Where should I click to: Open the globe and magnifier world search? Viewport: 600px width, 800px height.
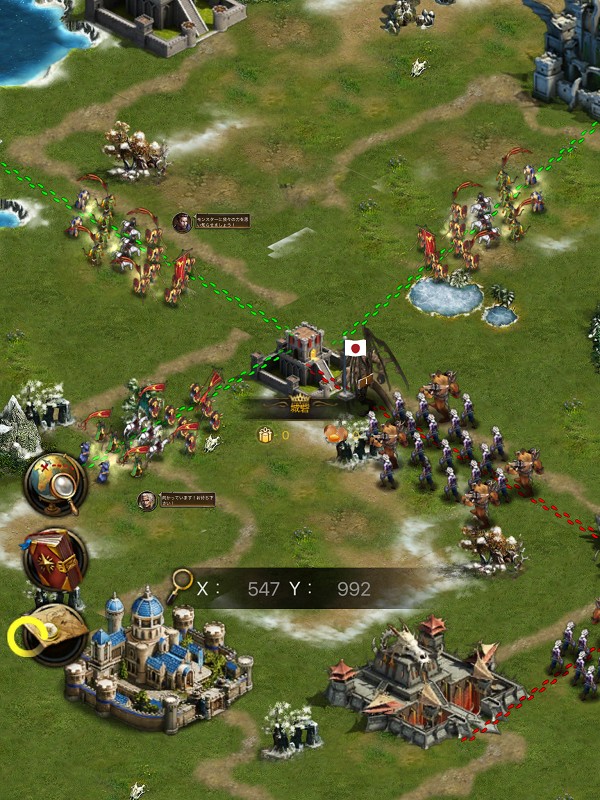[55, 483]
